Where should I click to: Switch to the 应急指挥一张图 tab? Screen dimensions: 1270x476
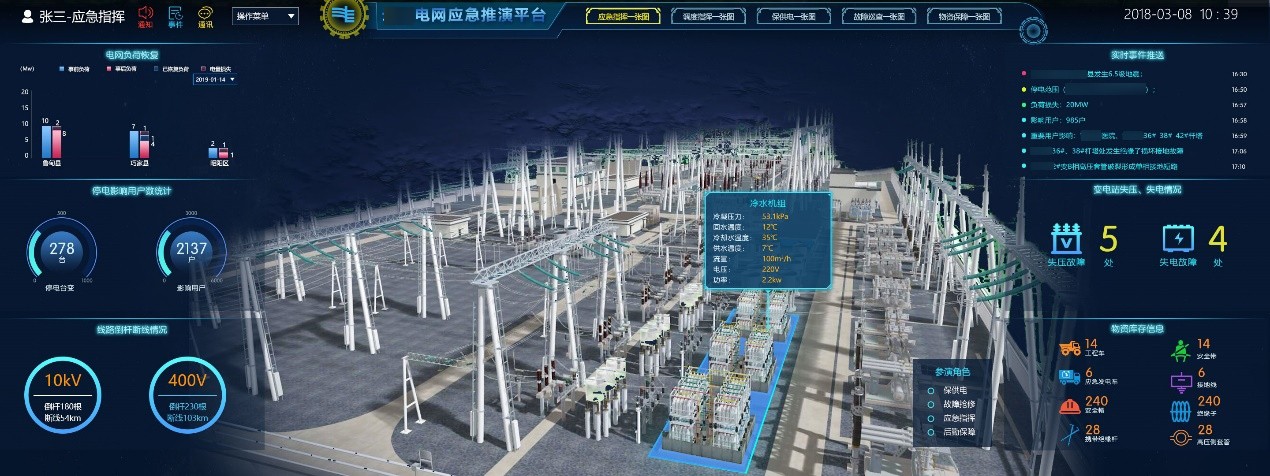click(x=622, y=16)
